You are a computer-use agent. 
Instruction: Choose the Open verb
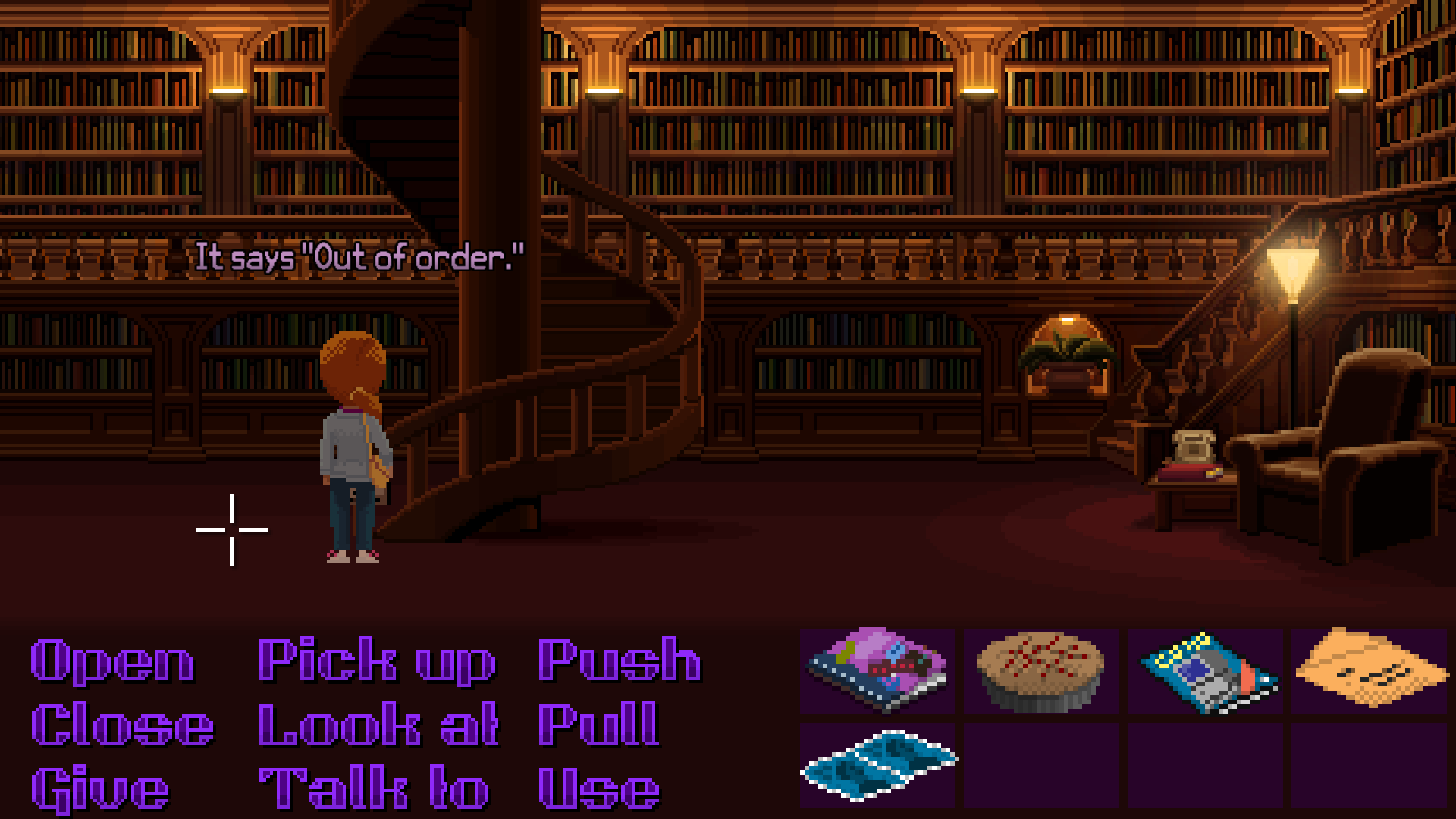[x=111, y=660]
